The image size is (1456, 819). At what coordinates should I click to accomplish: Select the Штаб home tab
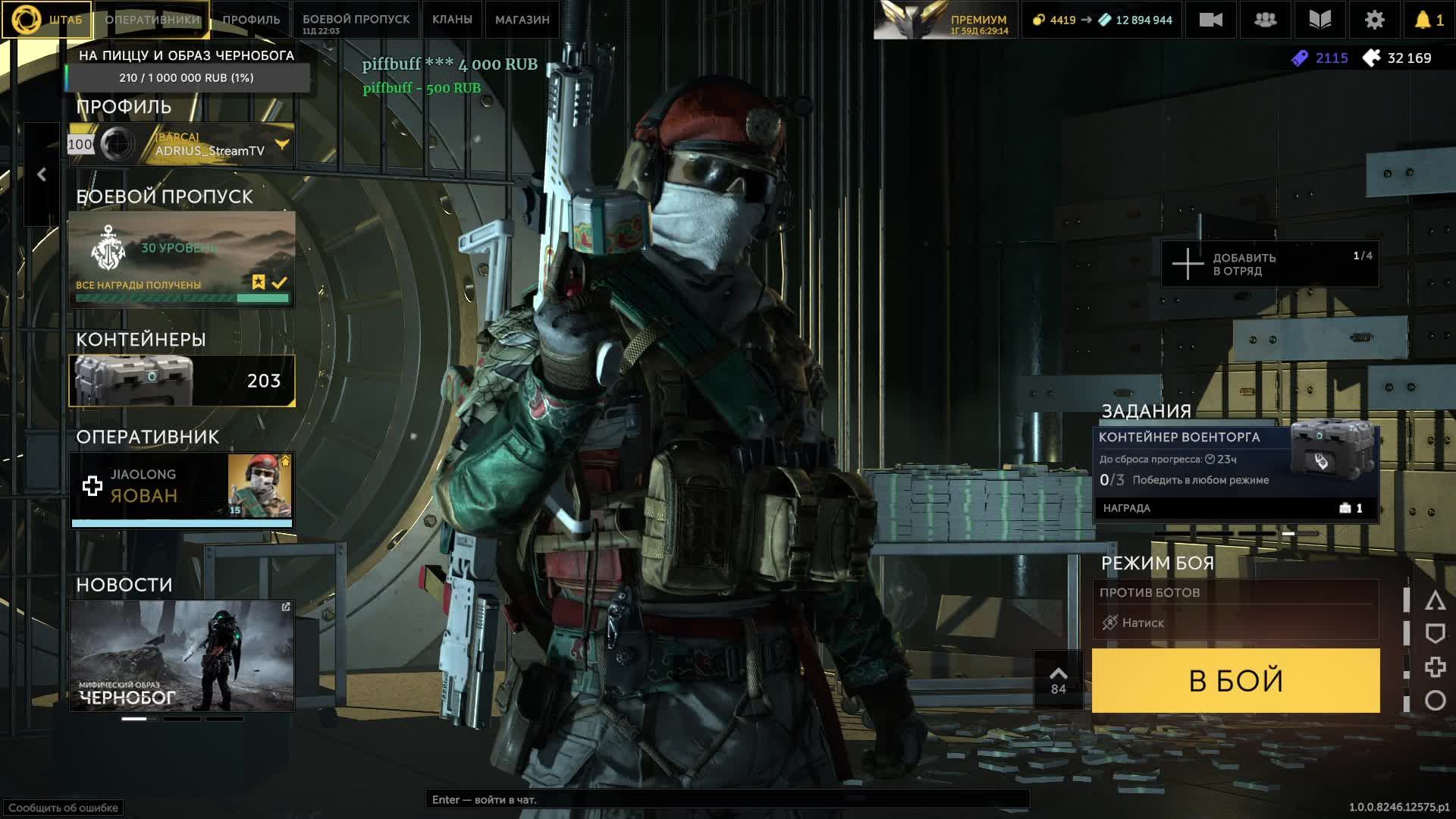47,20
